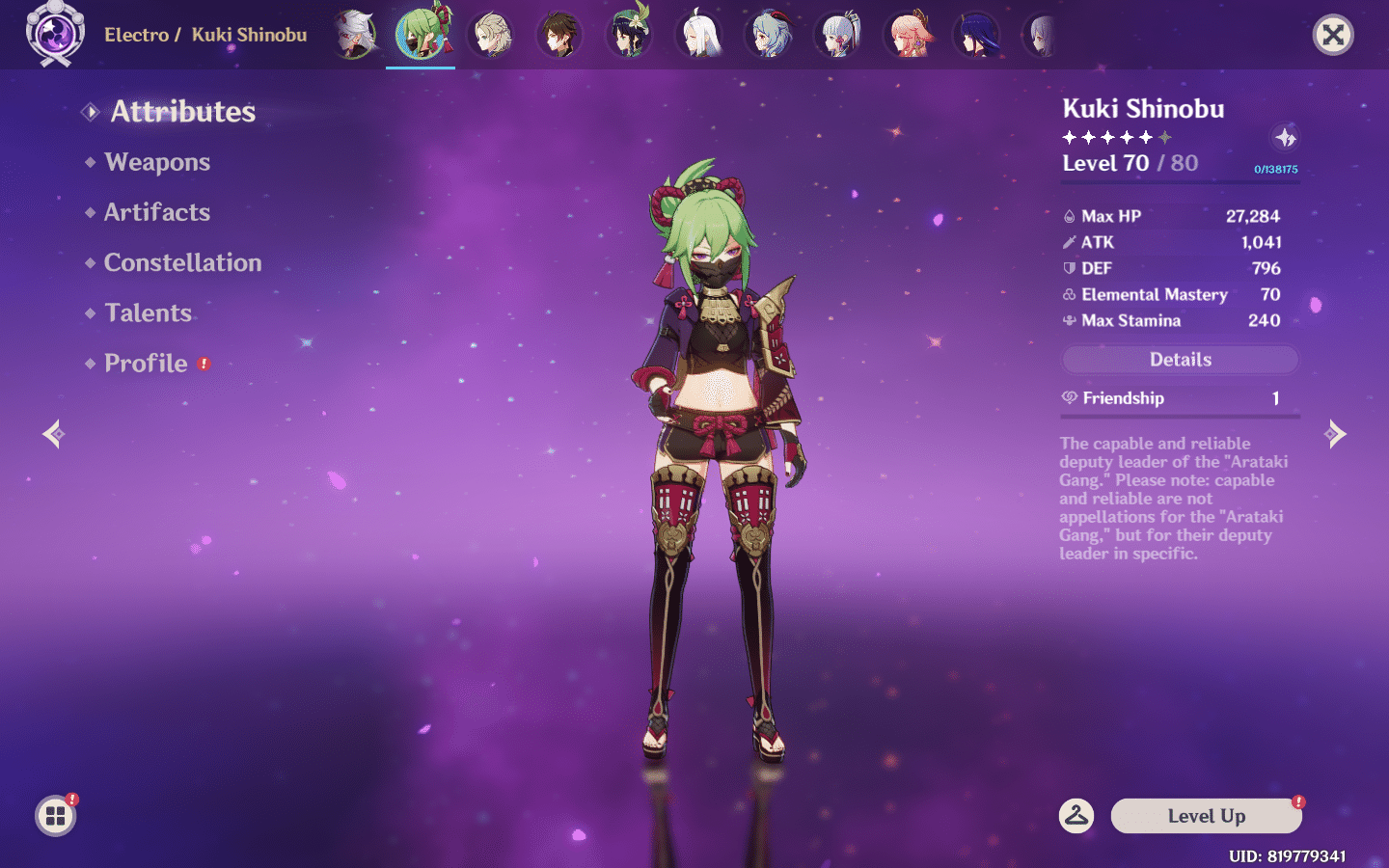Click the ATK sword icon
1389x868 pixels.
click(x=1070, y=242)
